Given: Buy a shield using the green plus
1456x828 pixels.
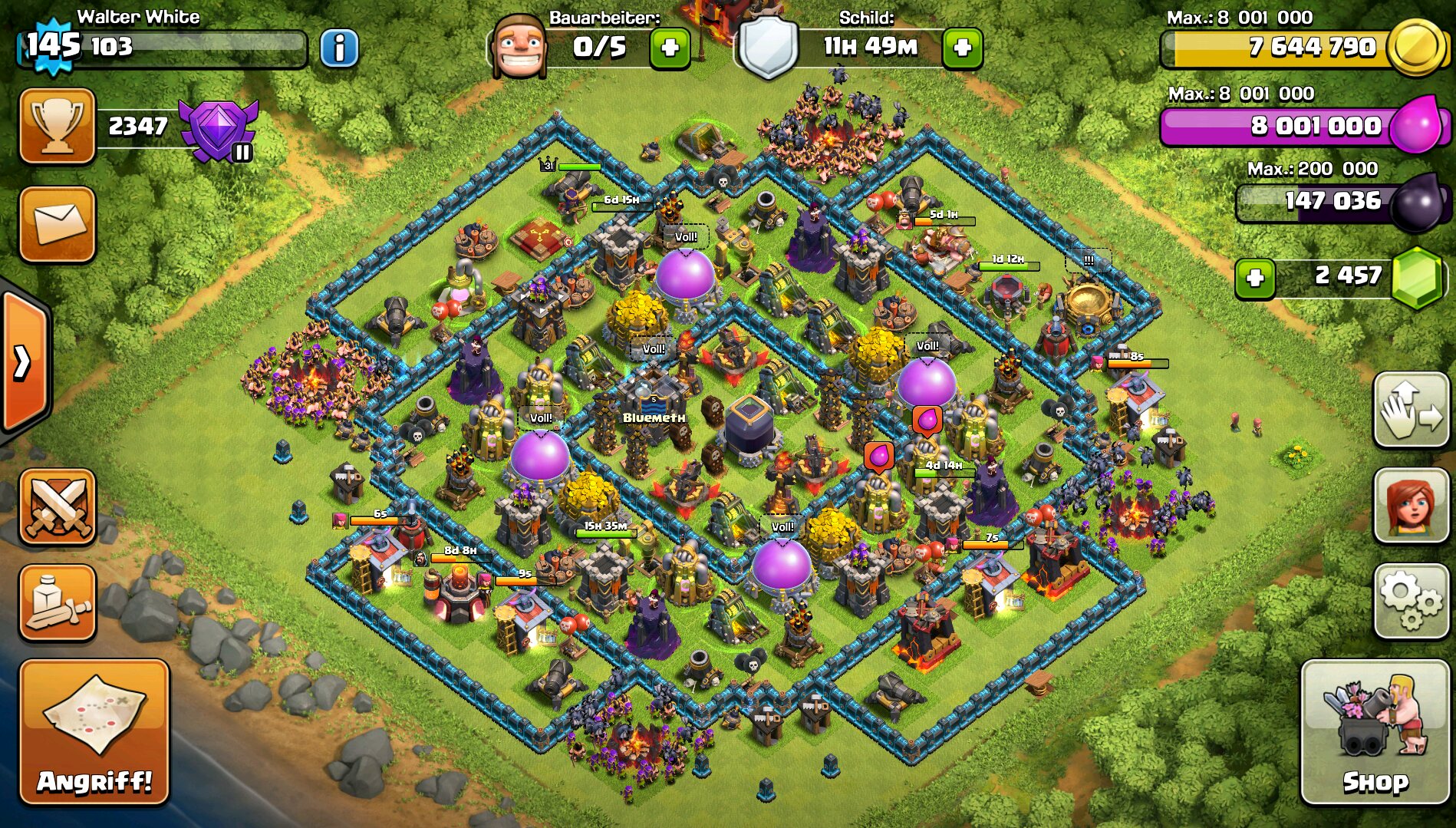Looking at the screenshot, I should pyautogui.click(x=962, y=48).
